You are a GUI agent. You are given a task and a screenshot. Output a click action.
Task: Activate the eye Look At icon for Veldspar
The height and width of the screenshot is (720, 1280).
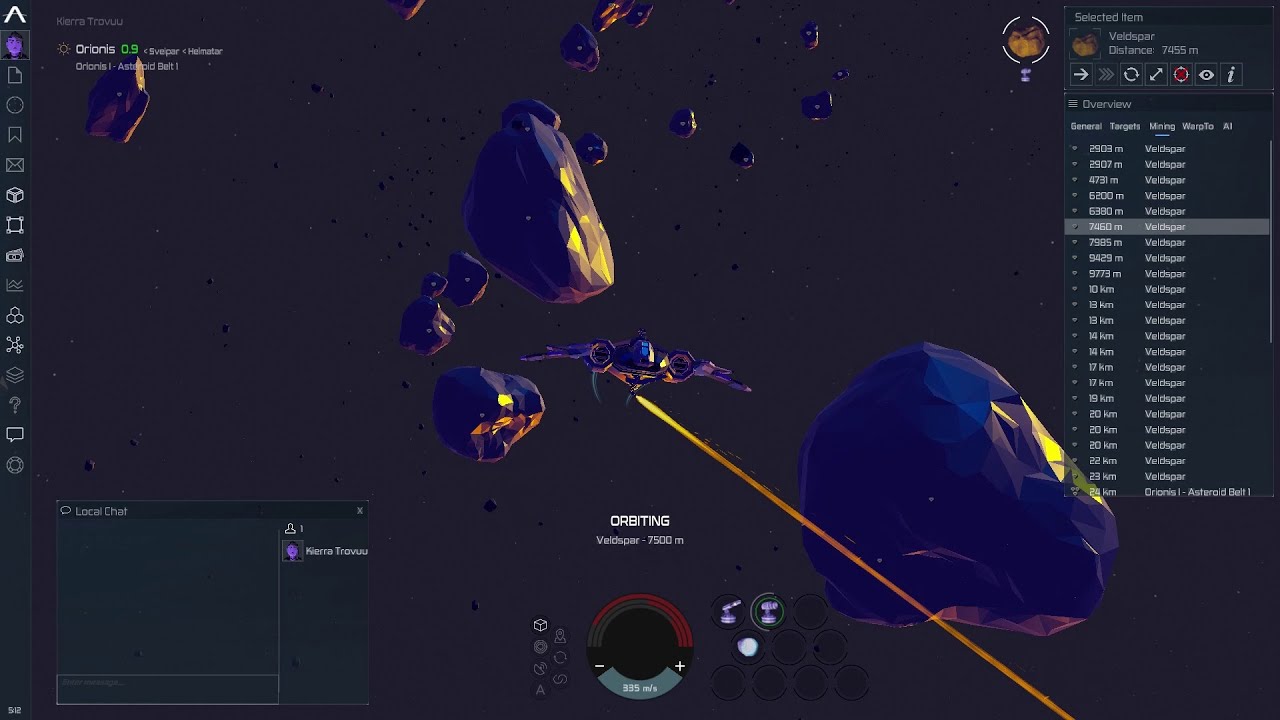coord(1206,74)
